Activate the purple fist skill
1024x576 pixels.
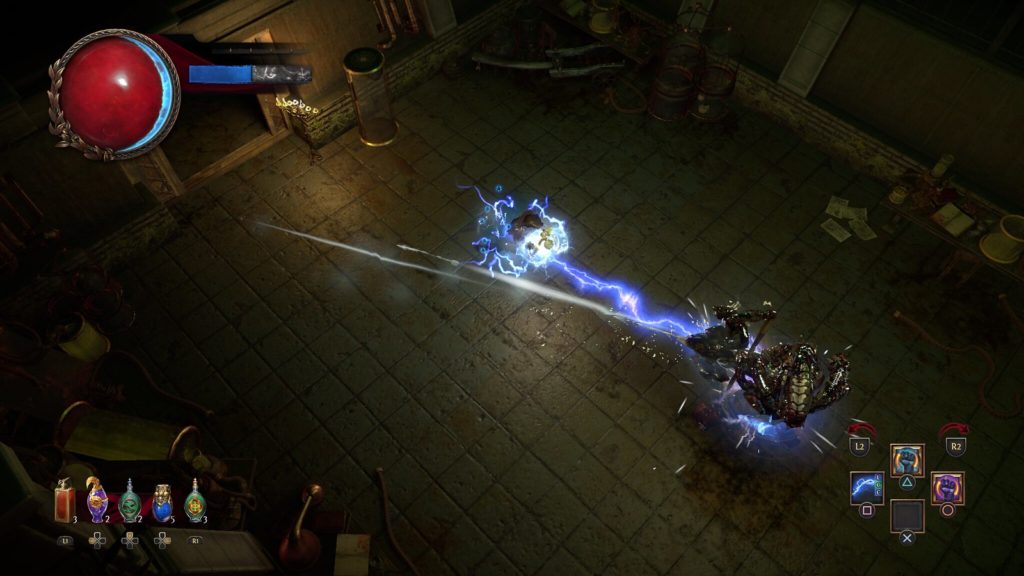[x=947, y=488]
